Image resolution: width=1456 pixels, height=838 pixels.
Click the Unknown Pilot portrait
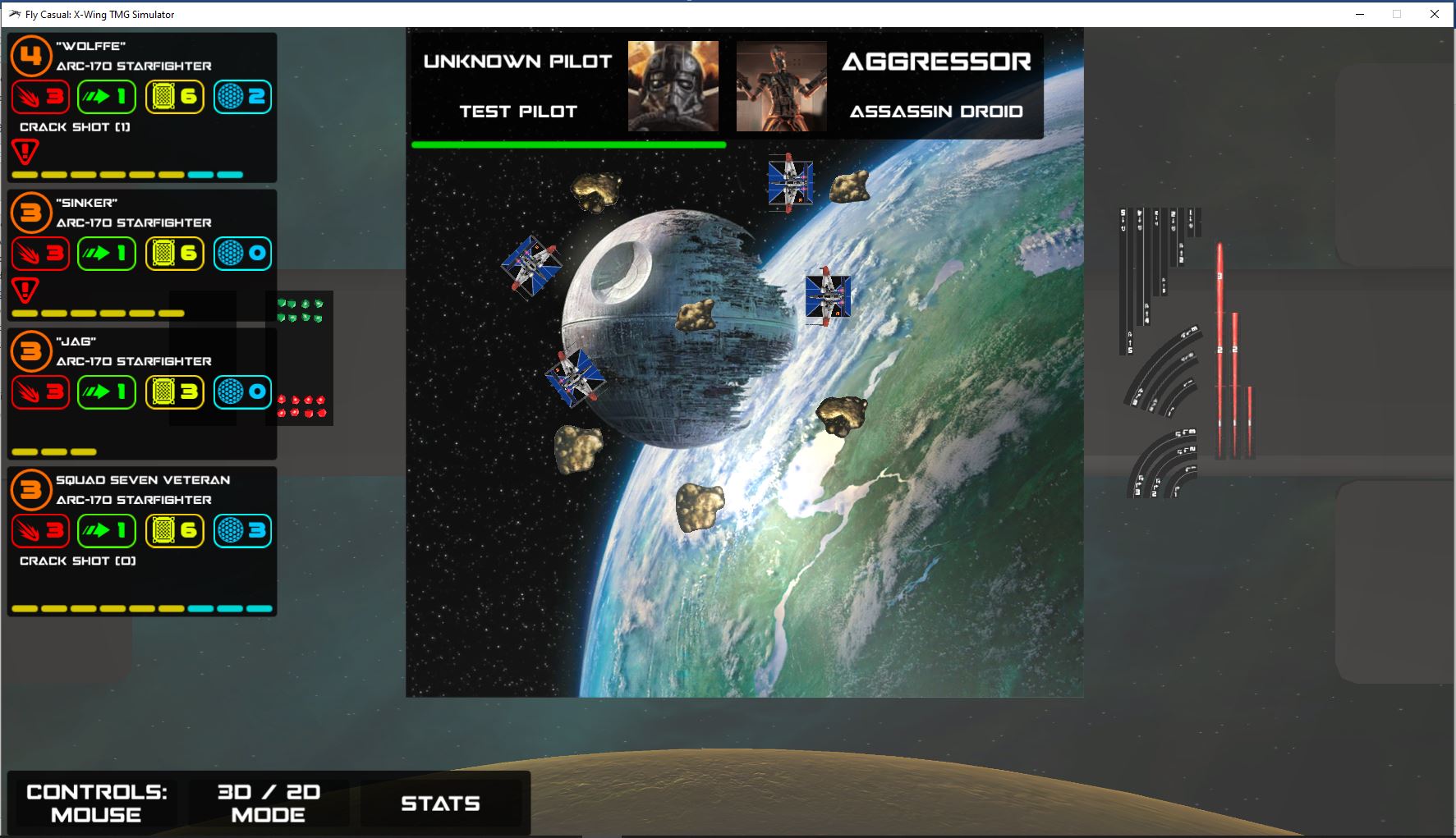tap(673, 86)
